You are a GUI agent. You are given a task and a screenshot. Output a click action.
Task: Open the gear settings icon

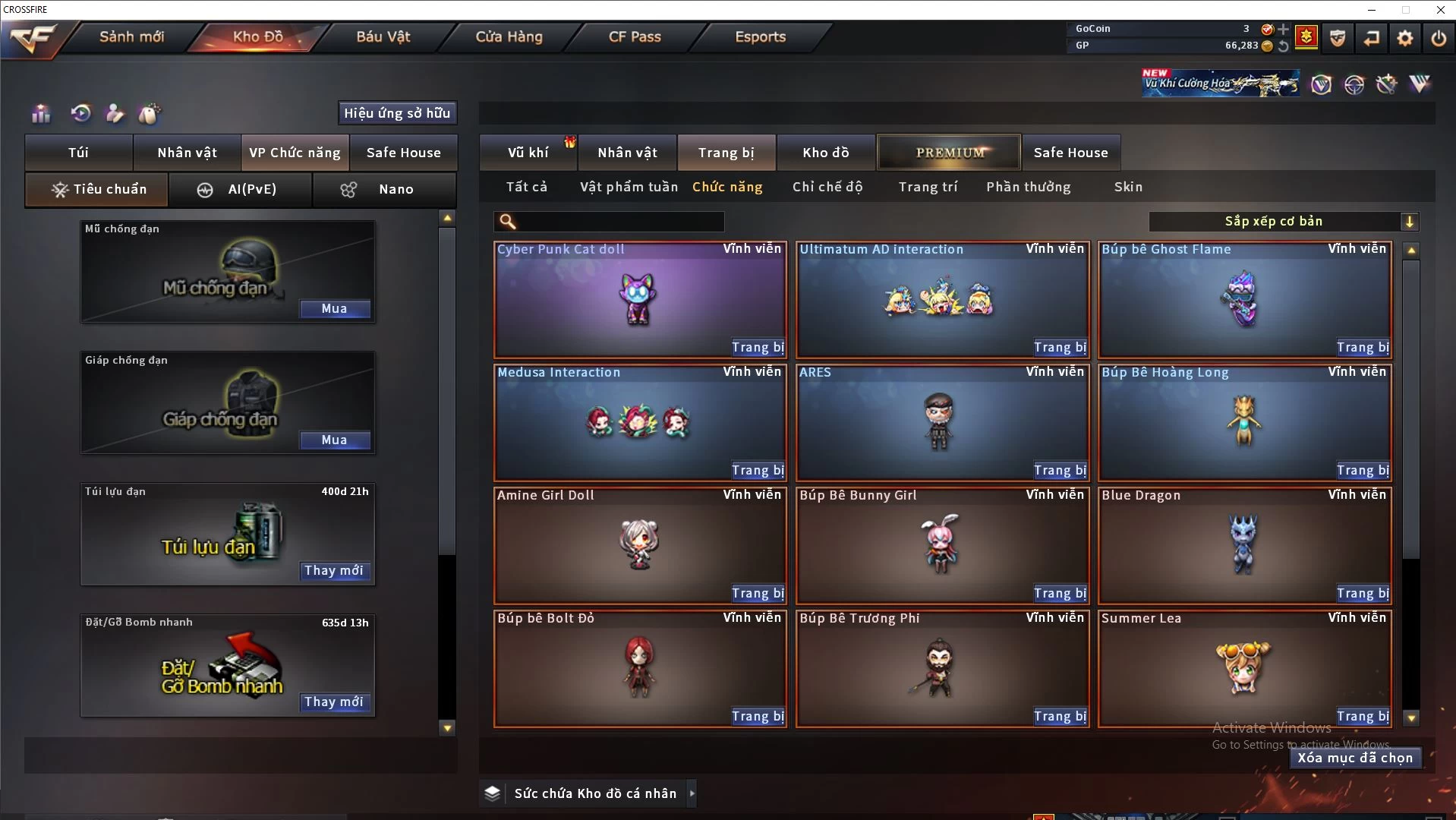point(1405,38)
